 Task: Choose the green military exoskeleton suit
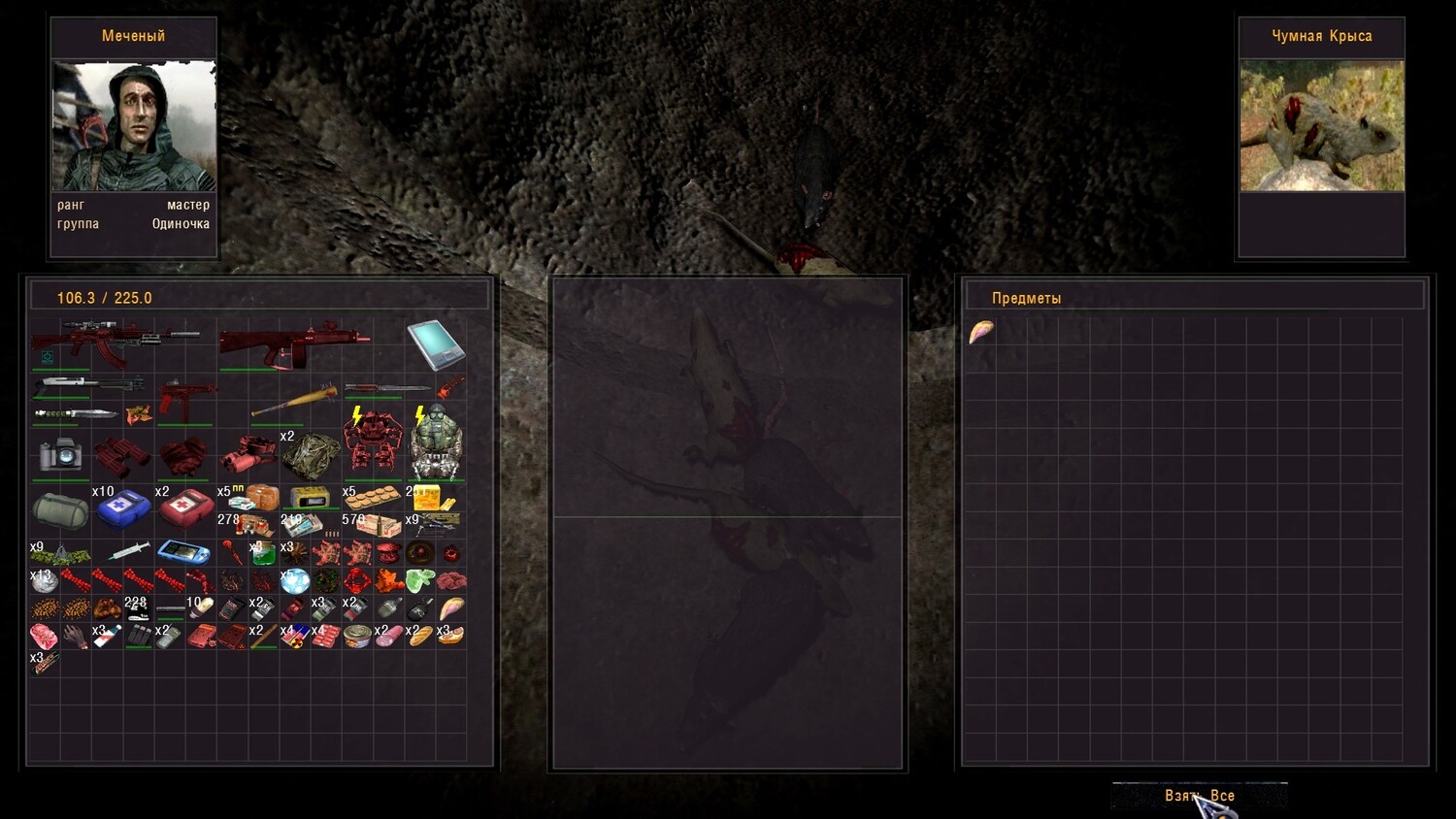coord(435,444)
